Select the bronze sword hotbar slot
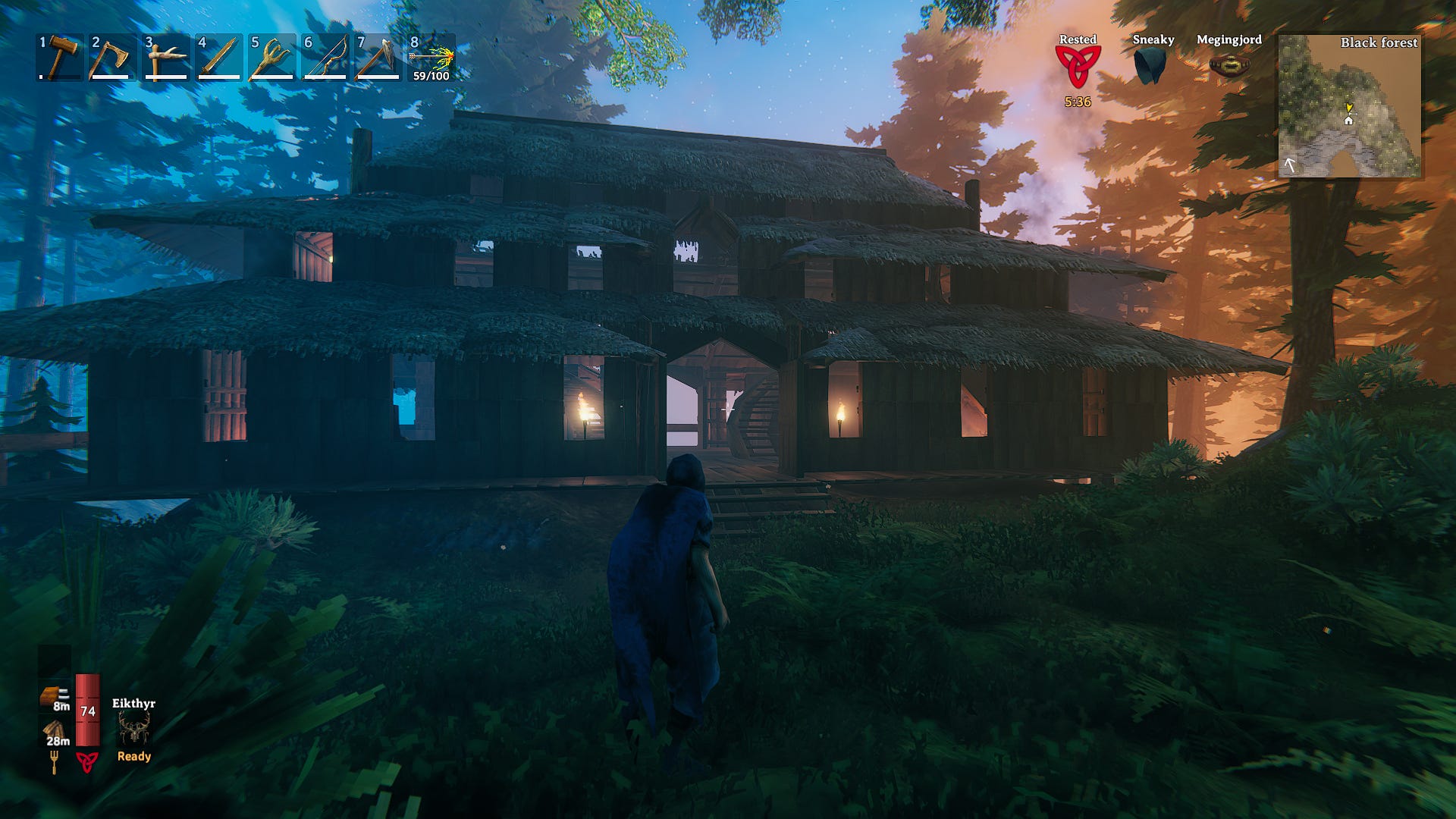Viewport: 1456px width, 819px height. (219, 57)
